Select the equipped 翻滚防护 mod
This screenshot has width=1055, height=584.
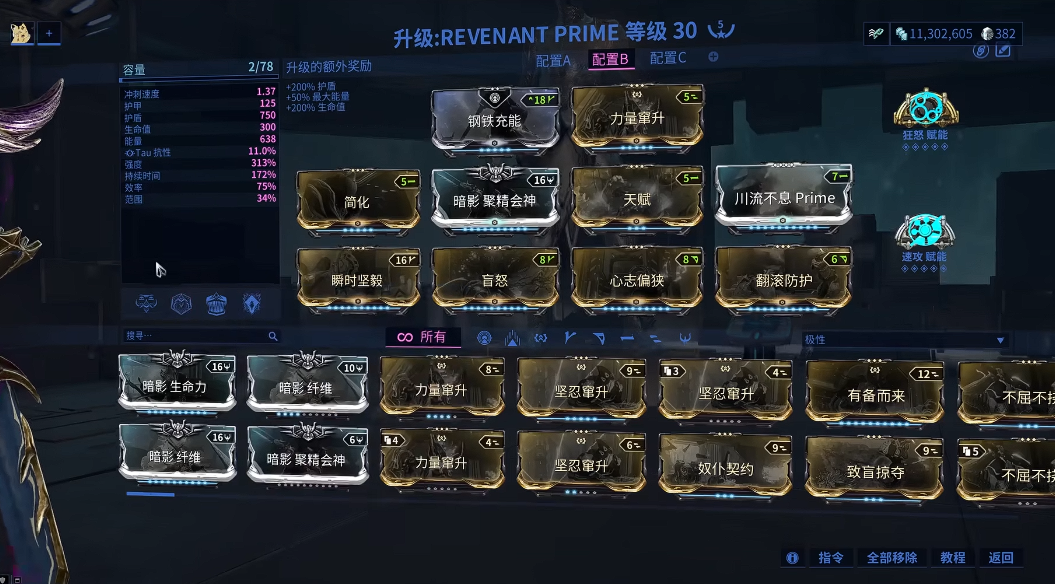(x=783, y=280)
